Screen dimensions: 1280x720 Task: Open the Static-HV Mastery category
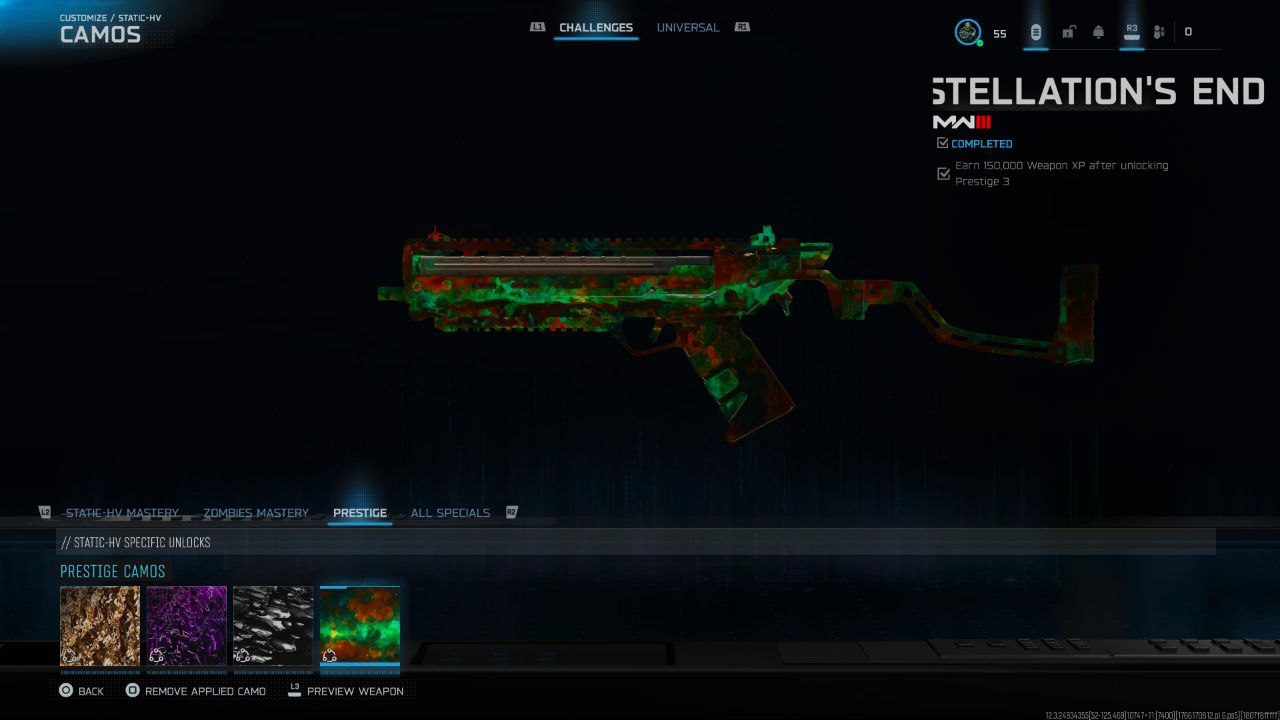coord(122,513)
